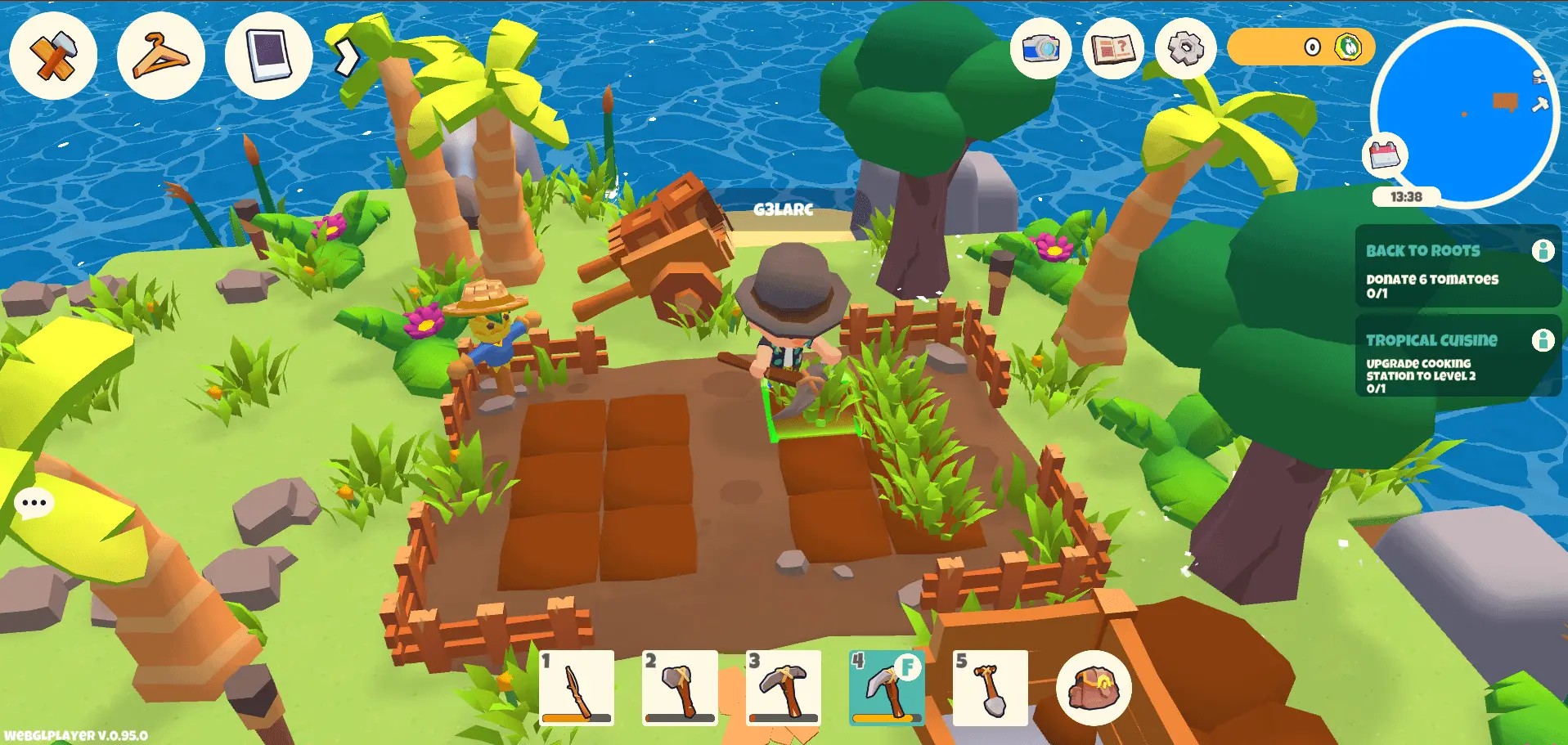Open the gear settings menu
The width and height of the screenshot is (1568, 745).
pos(1185,48)
